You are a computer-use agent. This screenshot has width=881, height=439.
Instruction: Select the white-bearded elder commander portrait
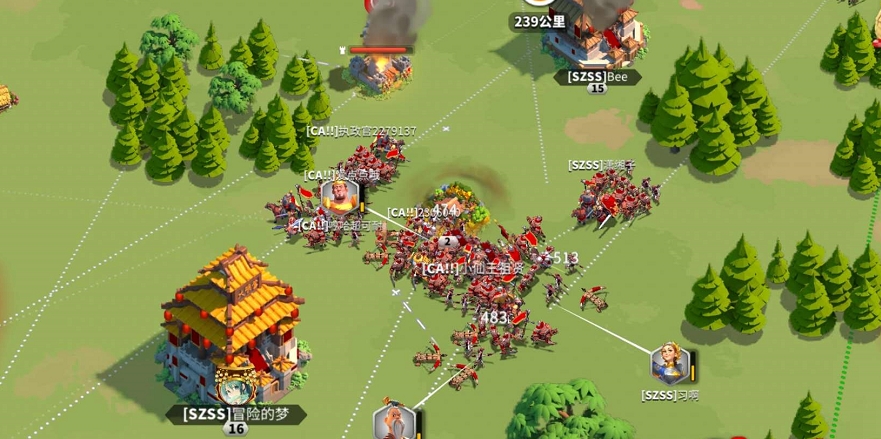point(393,423)
